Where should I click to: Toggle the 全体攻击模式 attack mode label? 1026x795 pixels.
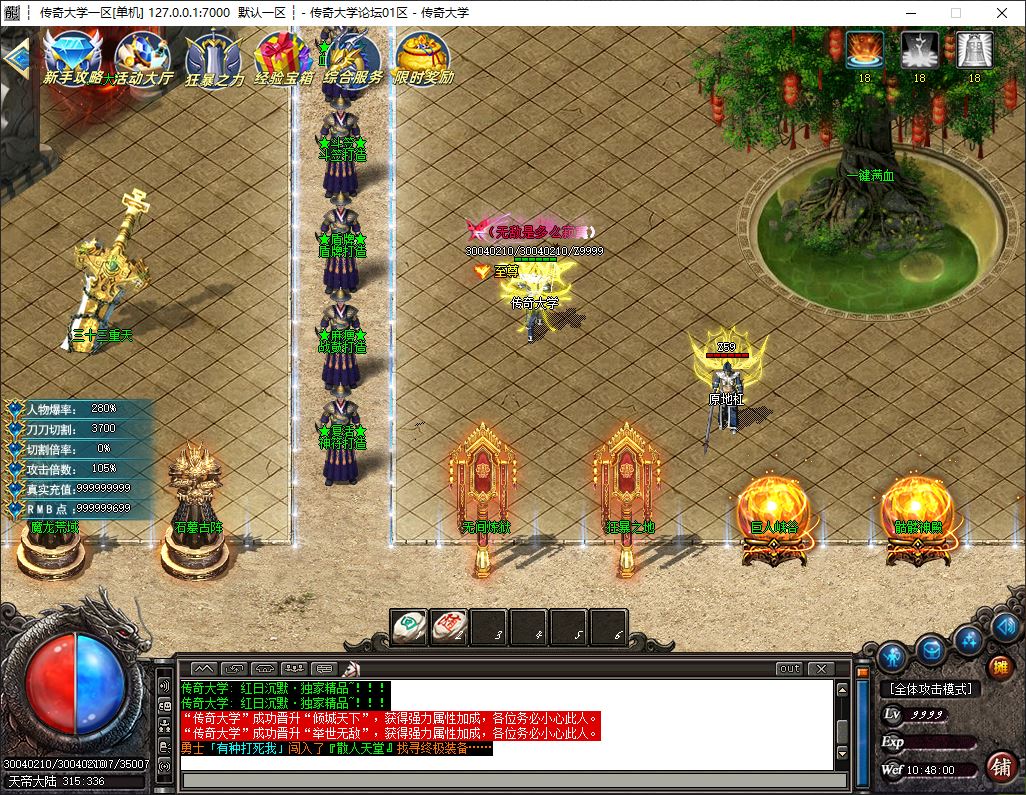(x=930, y=689)
